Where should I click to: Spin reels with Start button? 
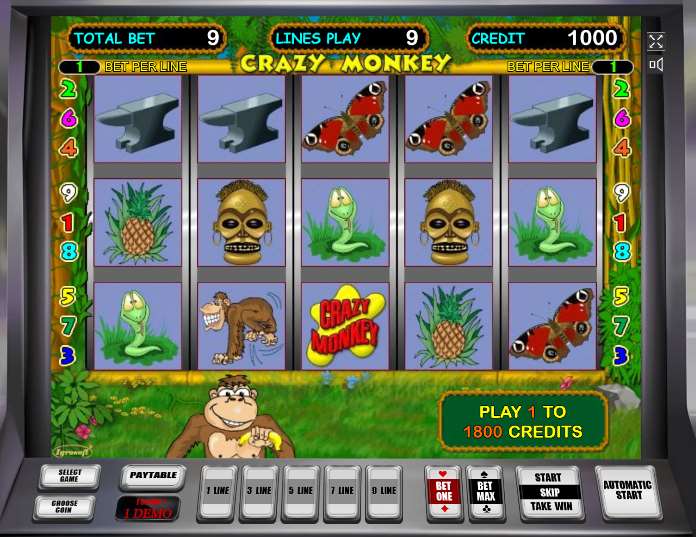point(548,492)
